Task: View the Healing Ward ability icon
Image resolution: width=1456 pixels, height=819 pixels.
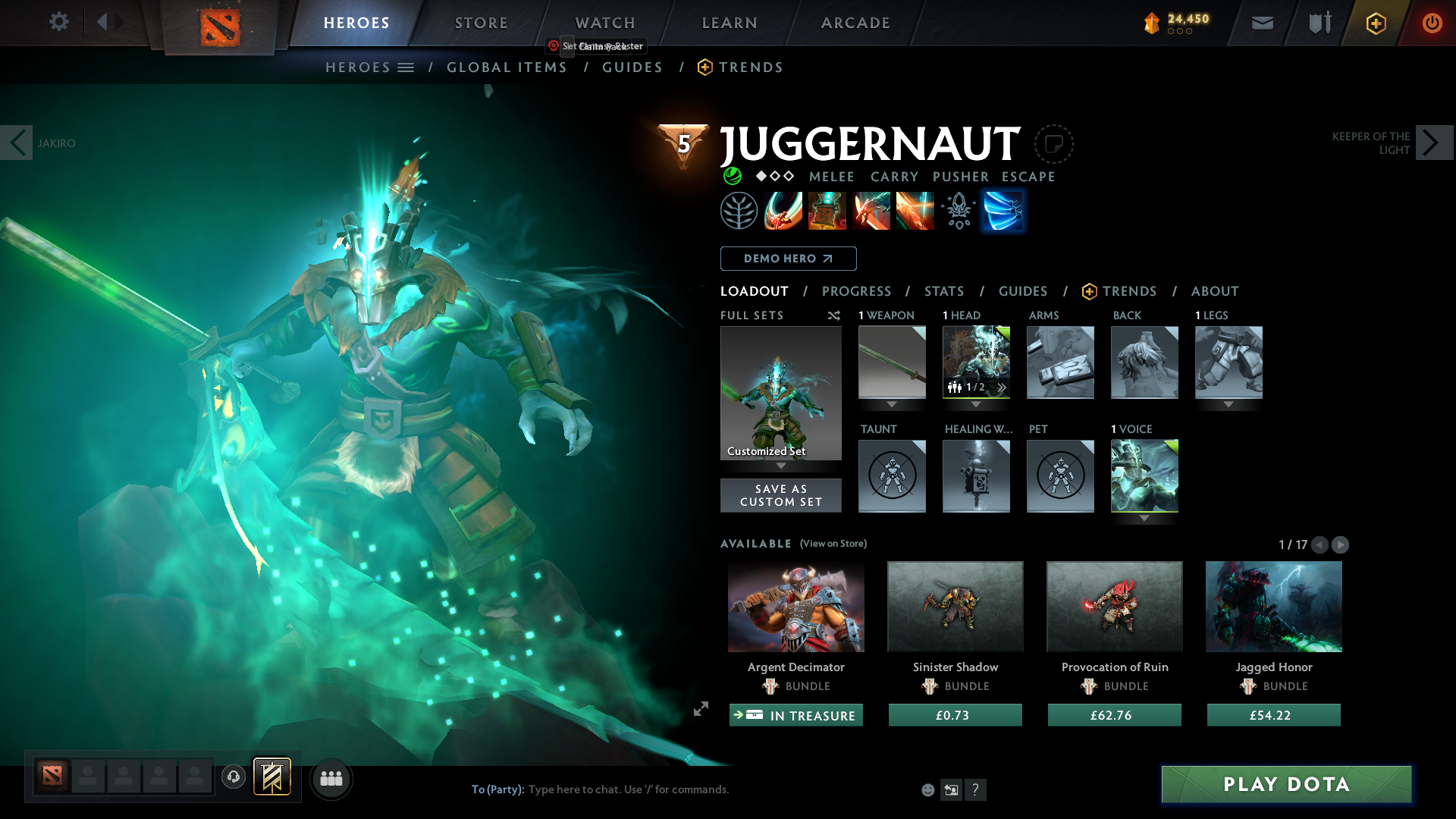Action: click(x=827, y=211)
